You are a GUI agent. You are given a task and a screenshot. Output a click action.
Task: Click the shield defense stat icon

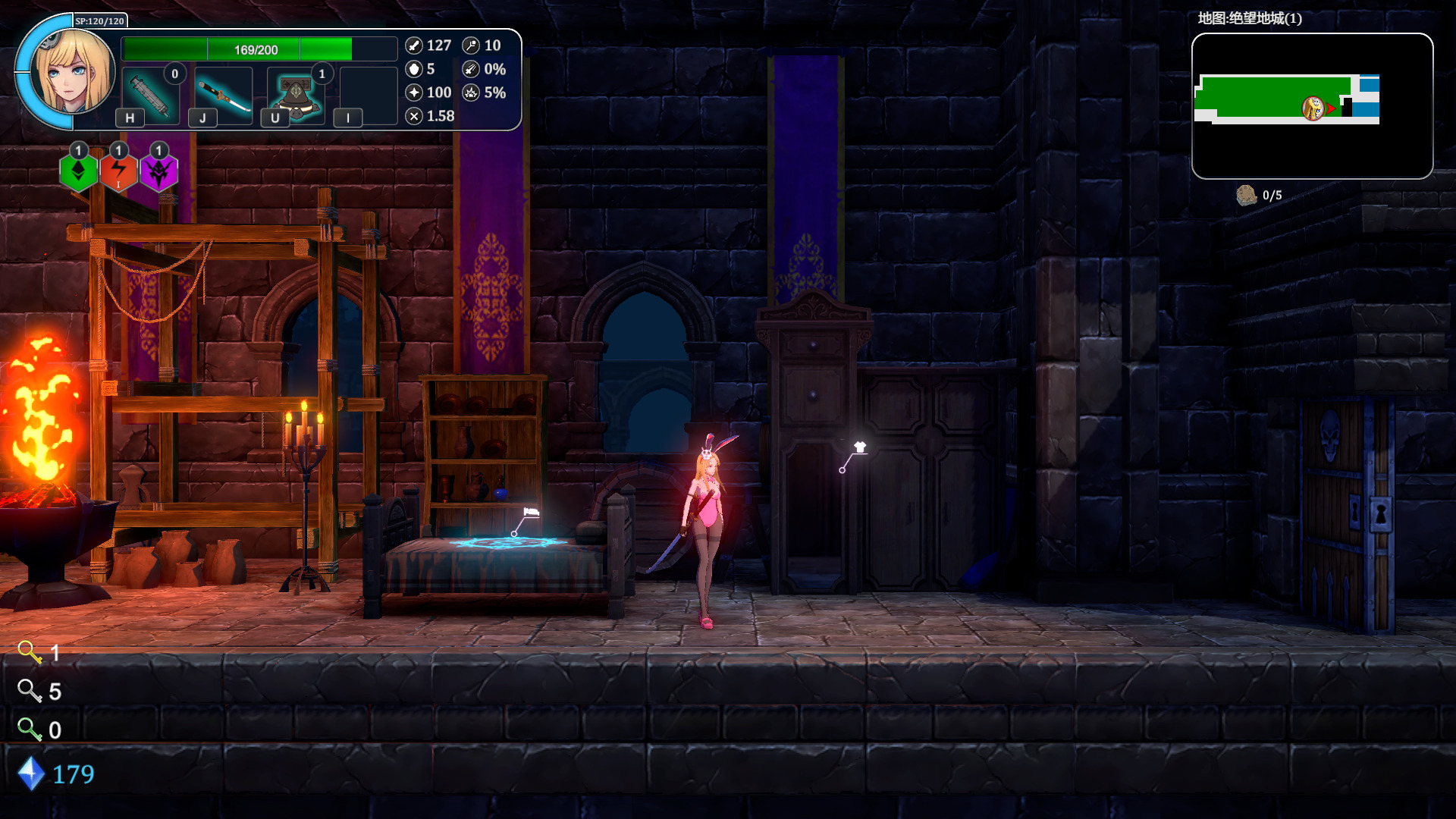[414, 69]
